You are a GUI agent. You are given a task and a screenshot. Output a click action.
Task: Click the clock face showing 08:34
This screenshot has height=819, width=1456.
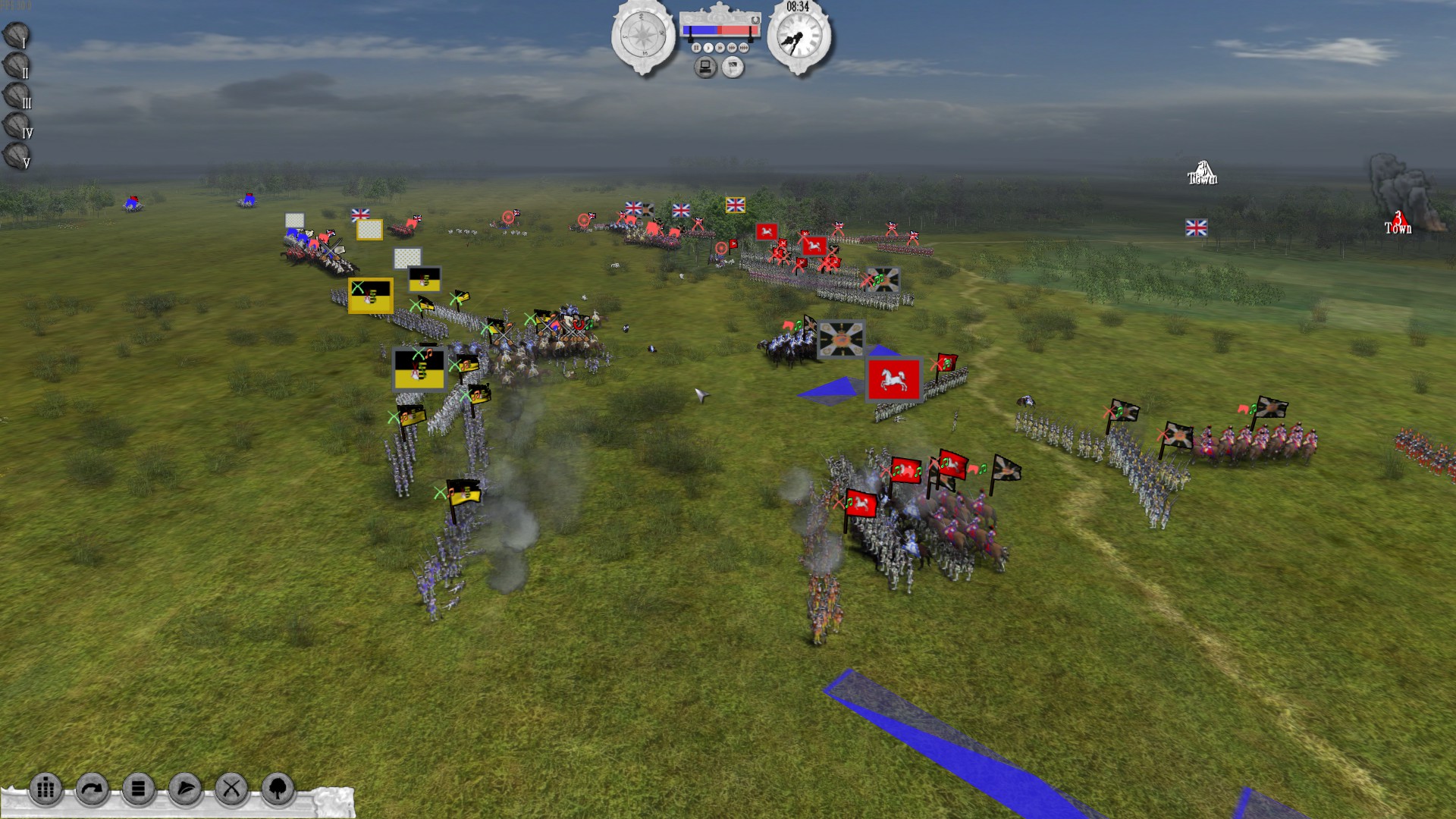click(800, 38)
